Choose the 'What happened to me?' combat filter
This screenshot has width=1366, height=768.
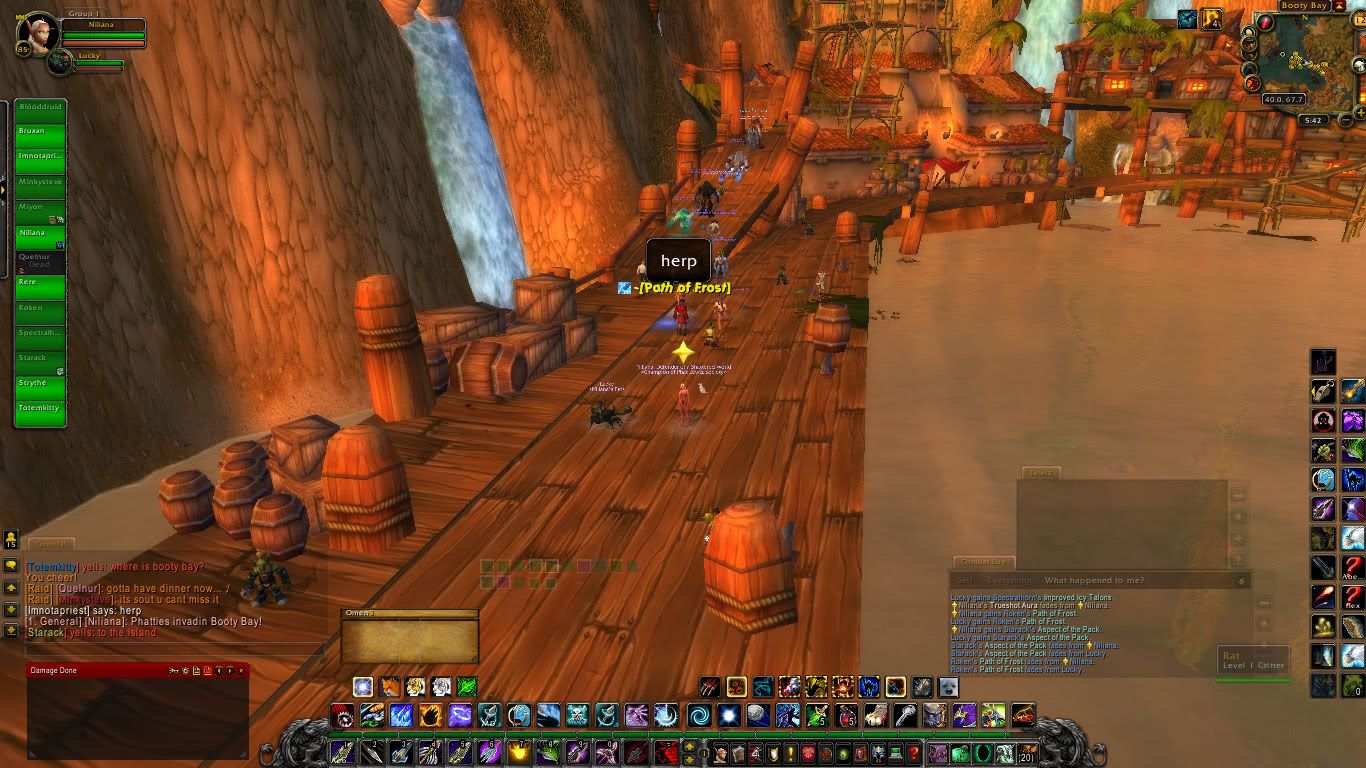[x=1093, y=580]
